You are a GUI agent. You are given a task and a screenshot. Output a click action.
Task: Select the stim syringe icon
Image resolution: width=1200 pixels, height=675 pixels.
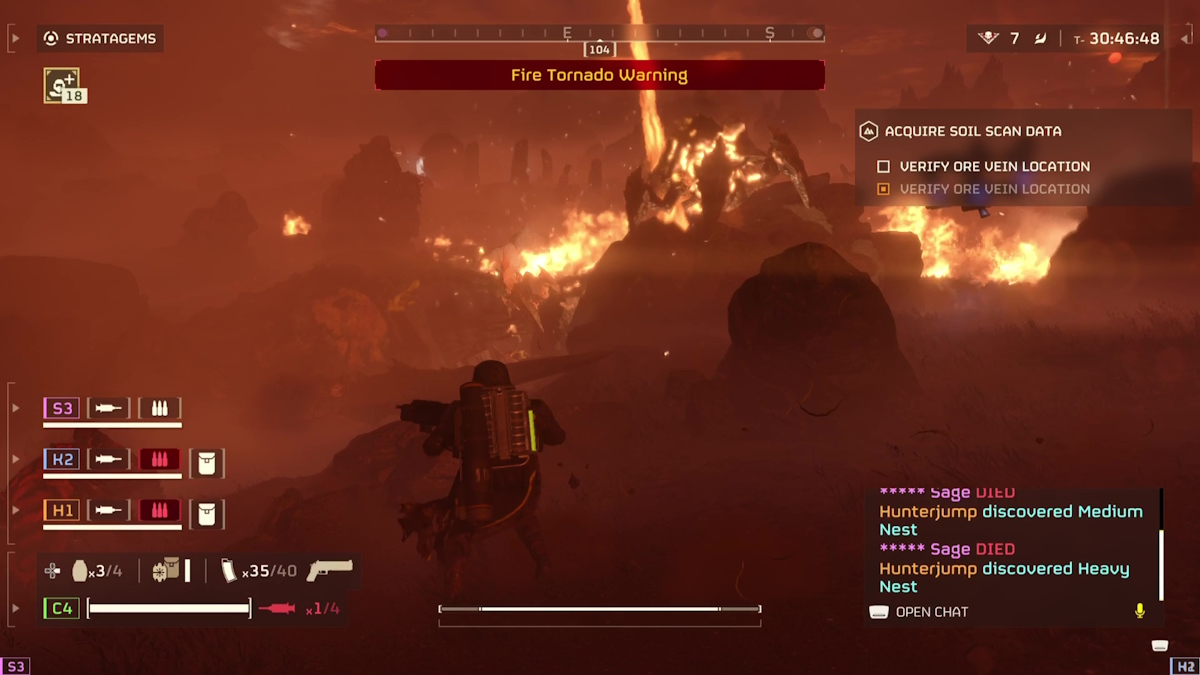(278, 608)
